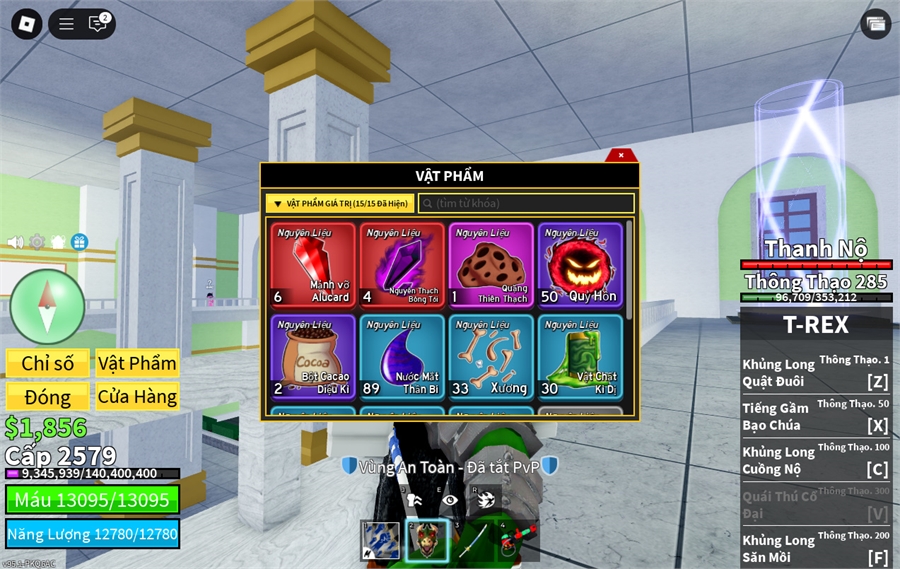Choose the Quặng Thiên Thạch item slot
Image resolution: width=900 pixels, height=569 pixels.
[491, 265]
